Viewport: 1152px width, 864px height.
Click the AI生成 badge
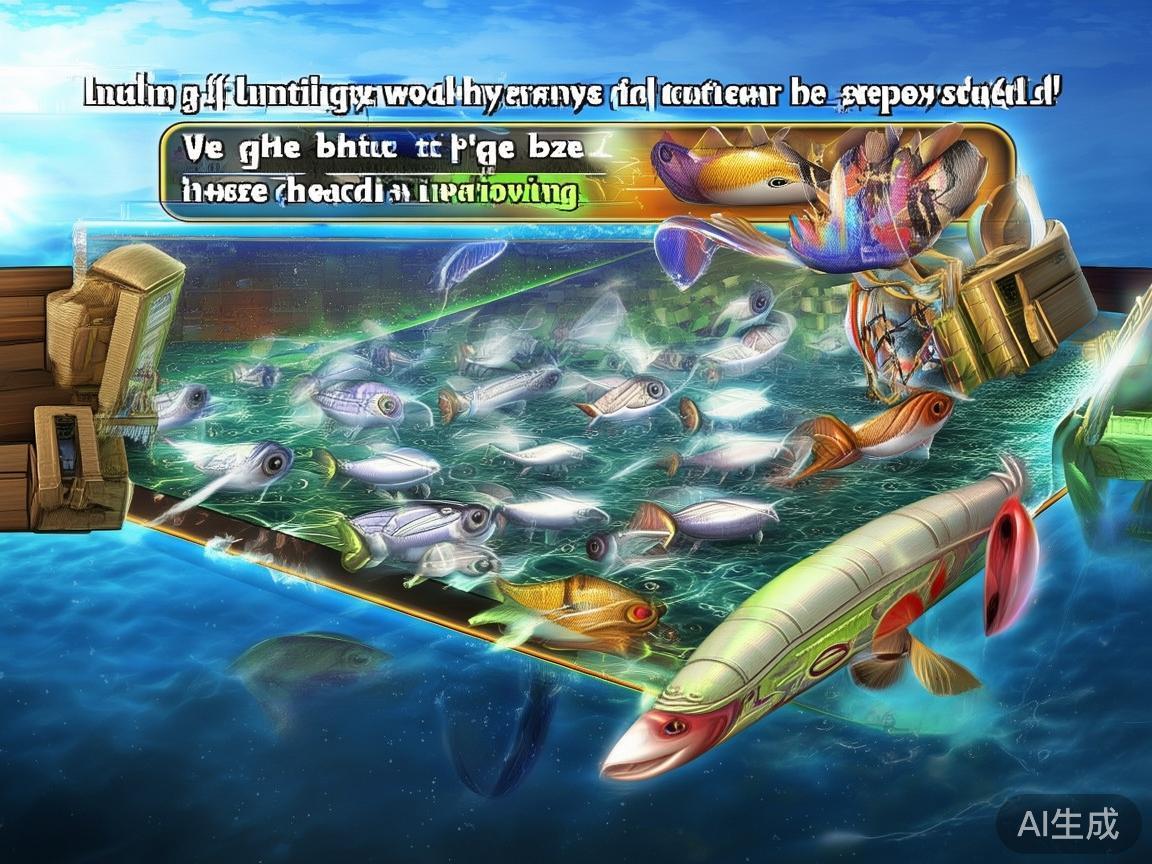(1067, 824)
